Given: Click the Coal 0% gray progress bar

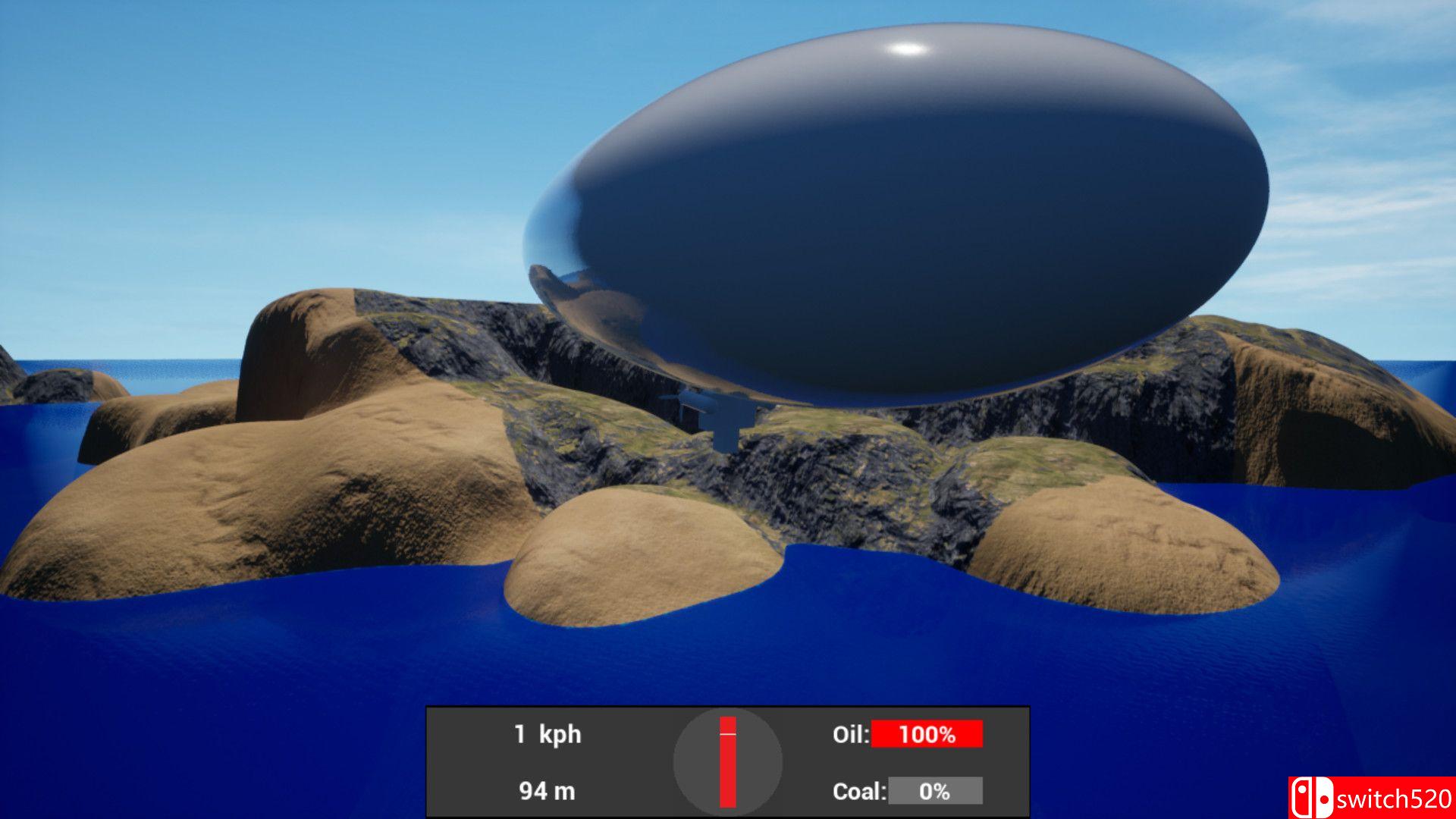Looking at the screenshot, I should 937,792.
